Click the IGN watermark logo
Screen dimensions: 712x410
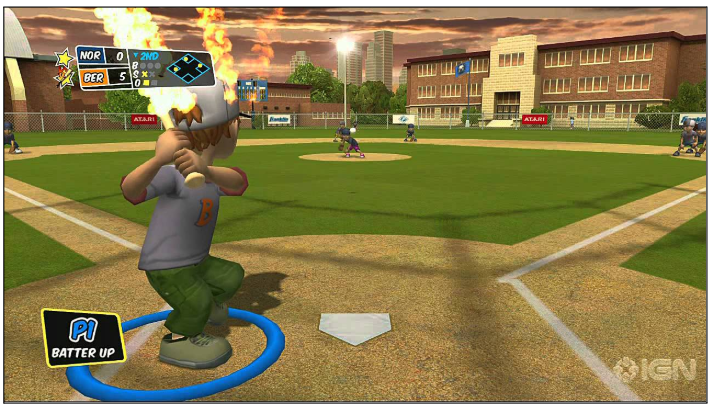[x=657, y=369]
